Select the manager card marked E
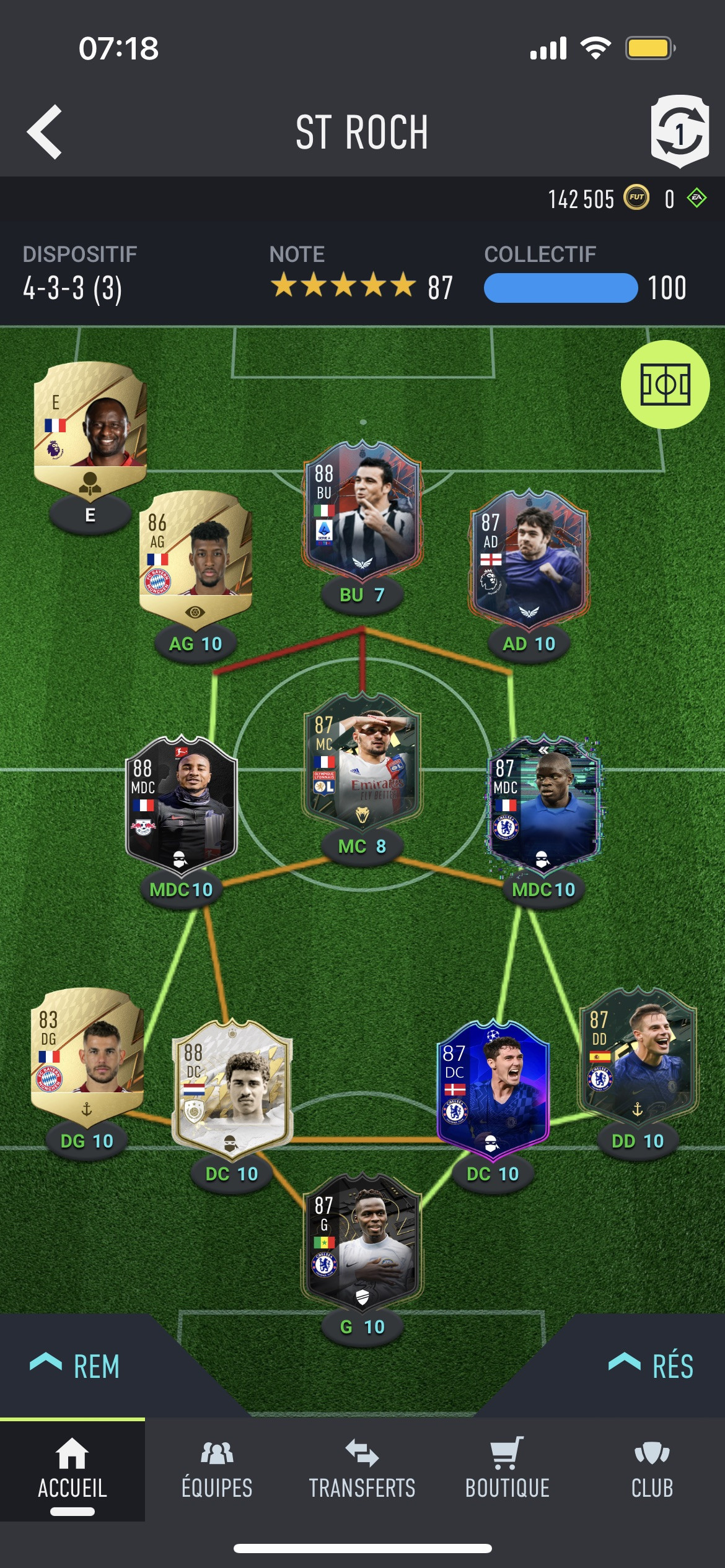725x1568 pixels. pos(90,429)
